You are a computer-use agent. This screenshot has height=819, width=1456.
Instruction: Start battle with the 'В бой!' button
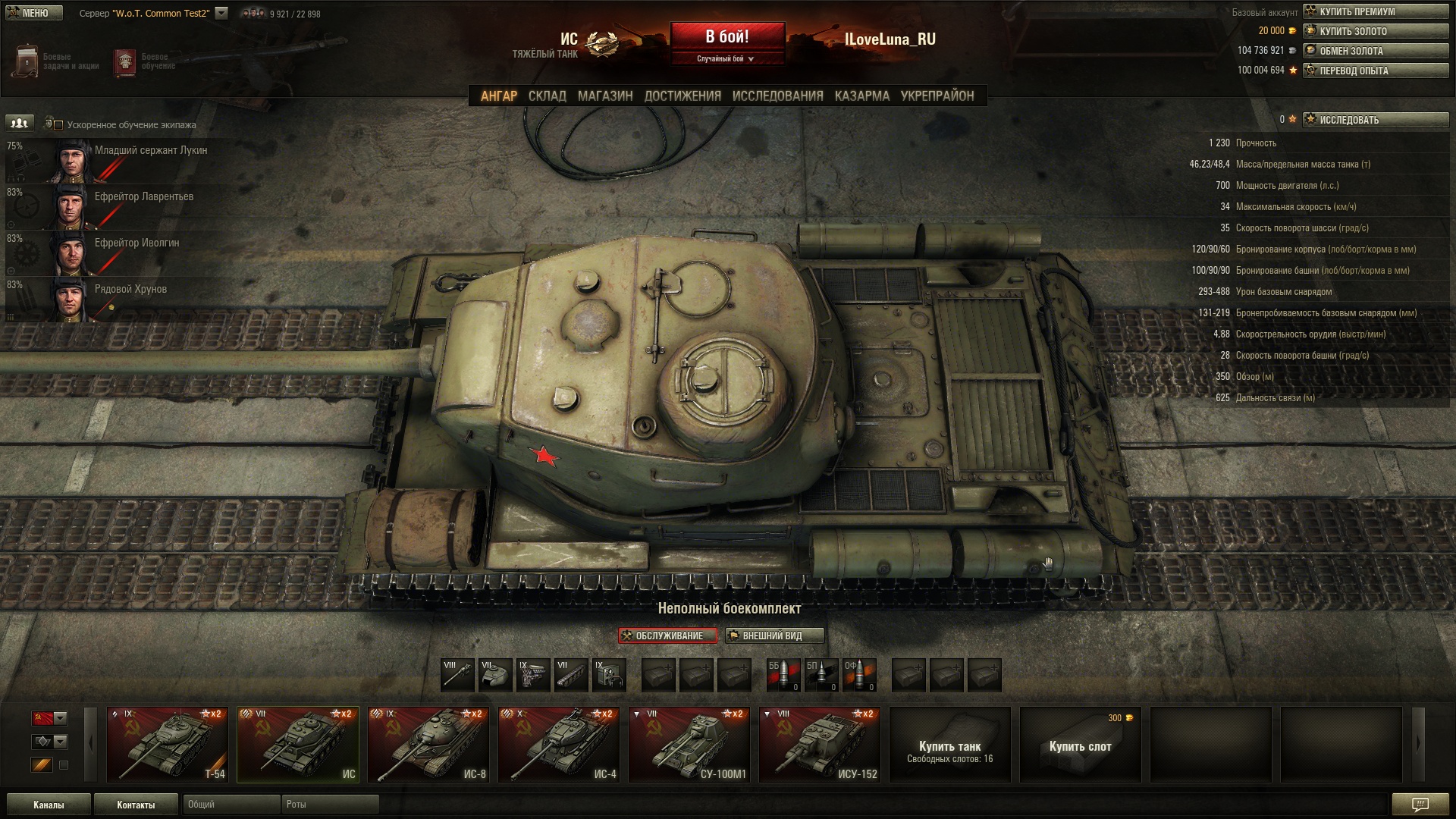(x=727, y=36)
